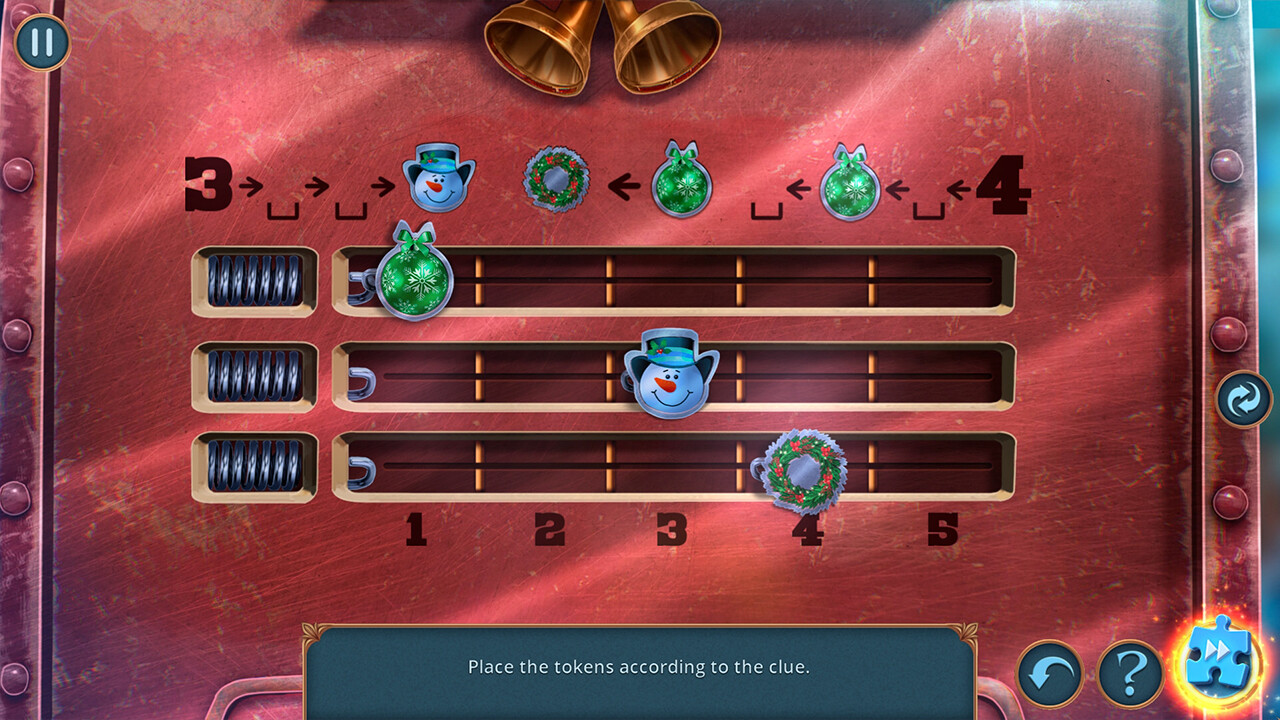Select the snowman token on the middle track
The width and height of the screenshot is (1280, 720).
[x=671, y=375]
